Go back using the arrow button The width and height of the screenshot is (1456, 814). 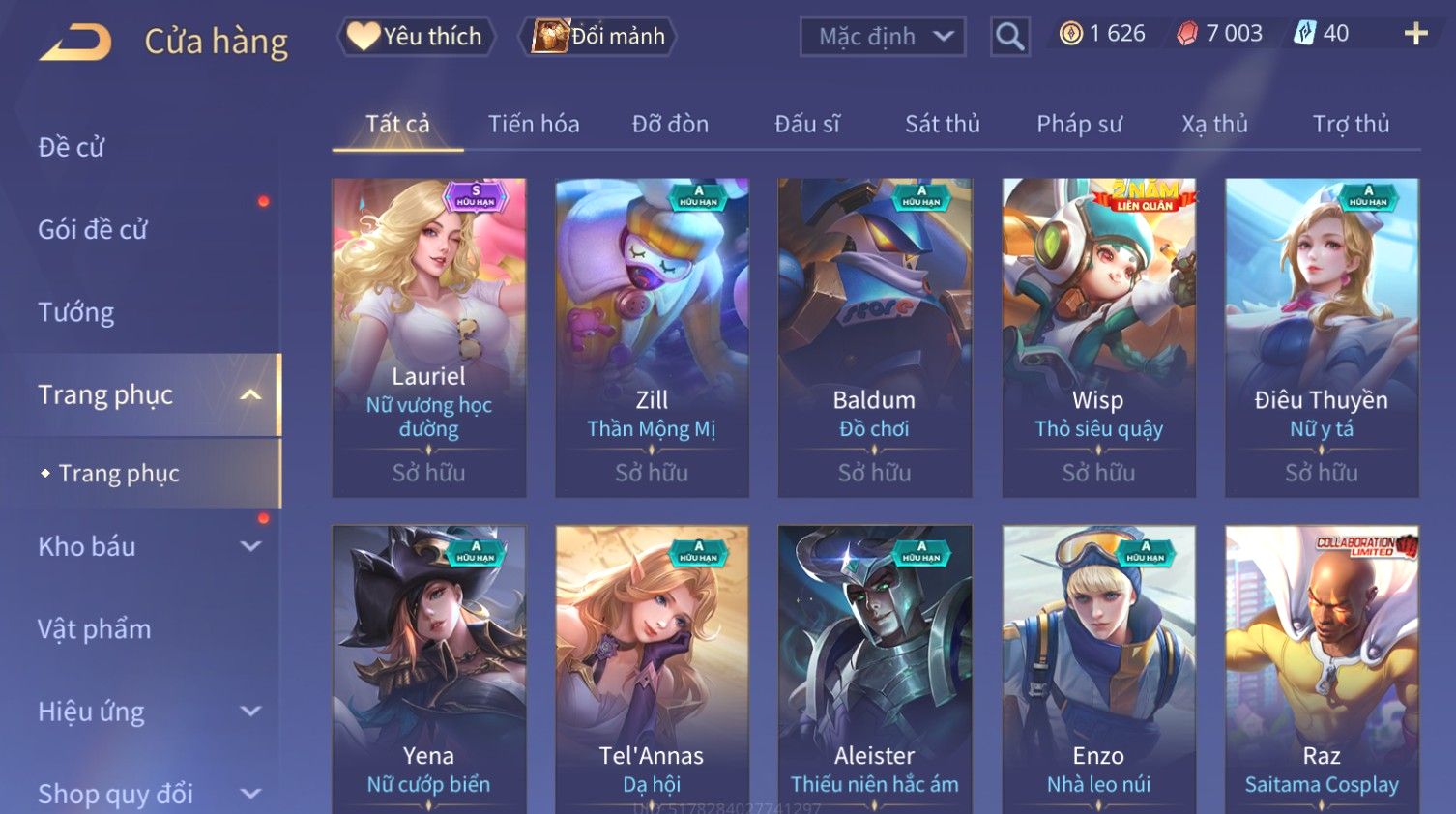coord(75,42)
